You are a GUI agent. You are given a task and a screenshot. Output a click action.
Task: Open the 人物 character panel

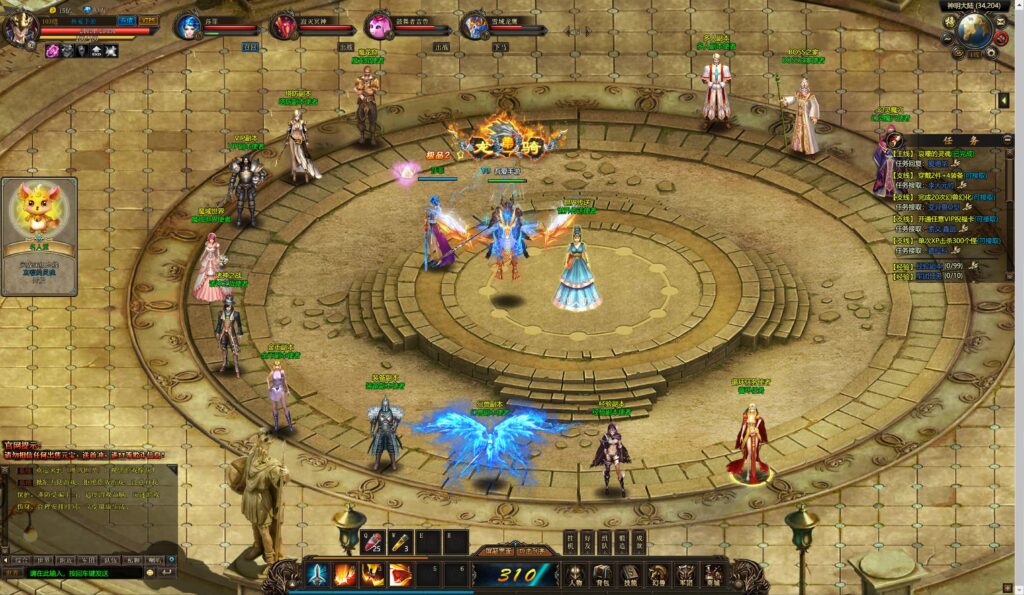[x=576, y=575]
